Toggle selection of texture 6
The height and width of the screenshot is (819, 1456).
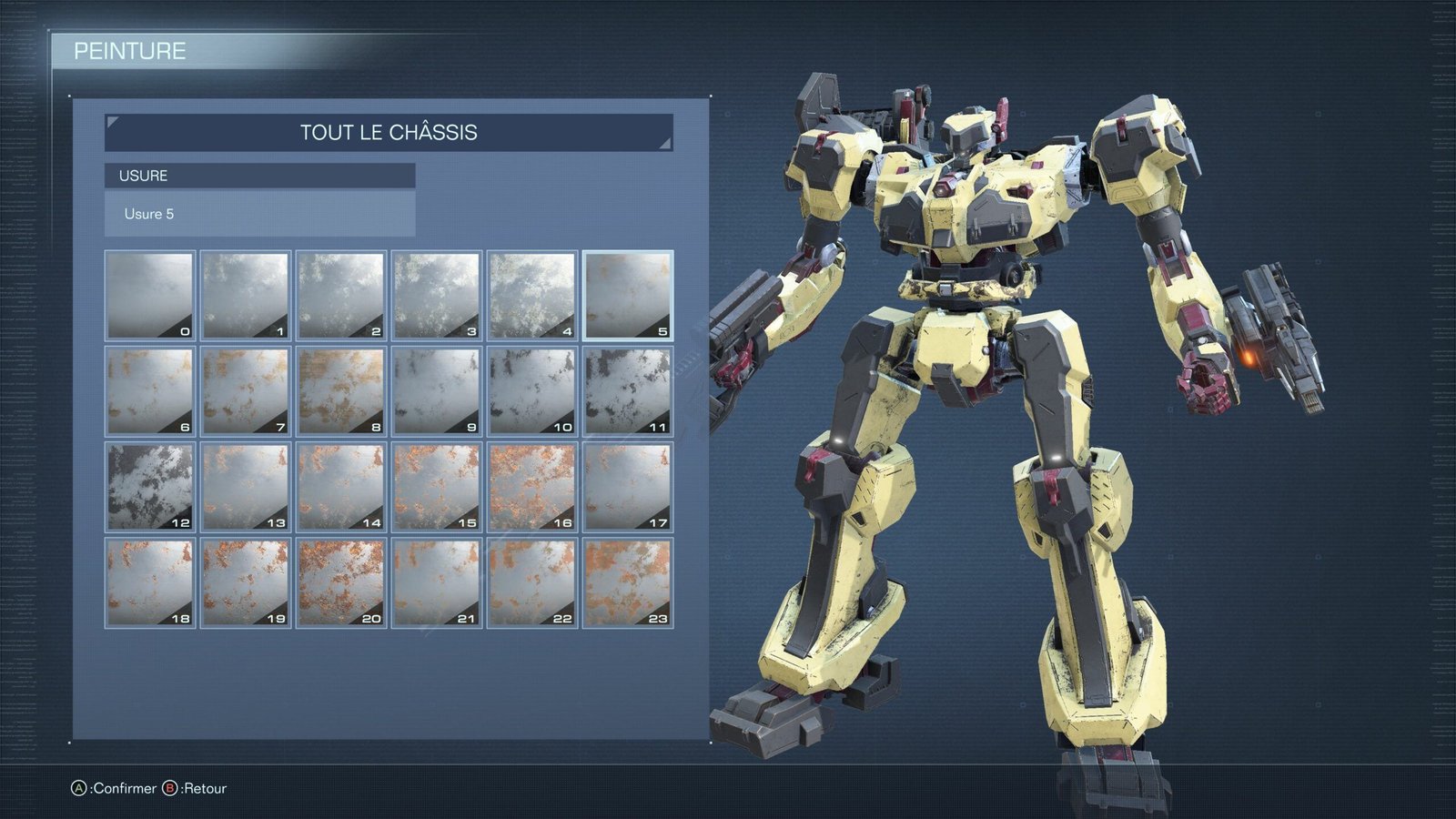[148, 388]
